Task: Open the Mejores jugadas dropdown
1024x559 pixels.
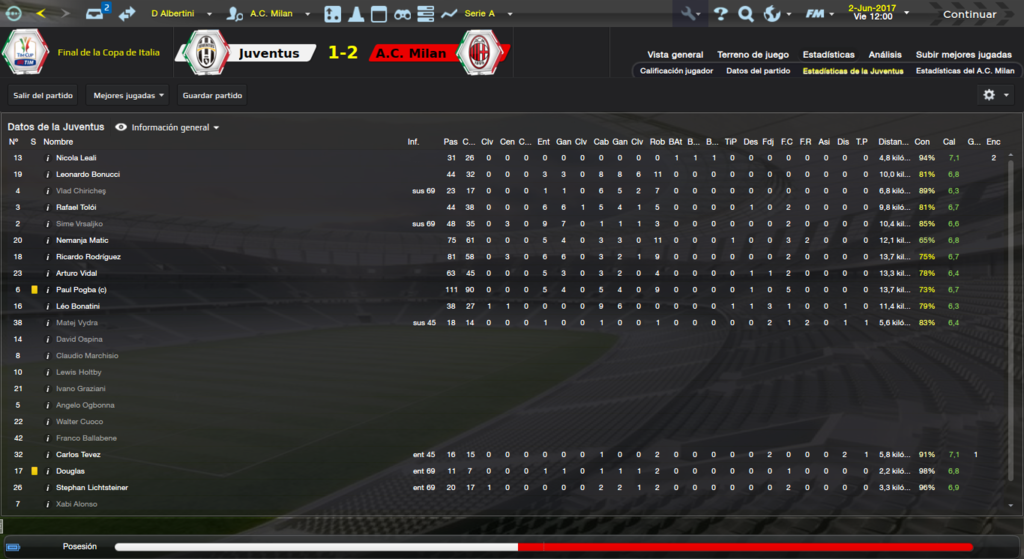Action: click(128, 96)
